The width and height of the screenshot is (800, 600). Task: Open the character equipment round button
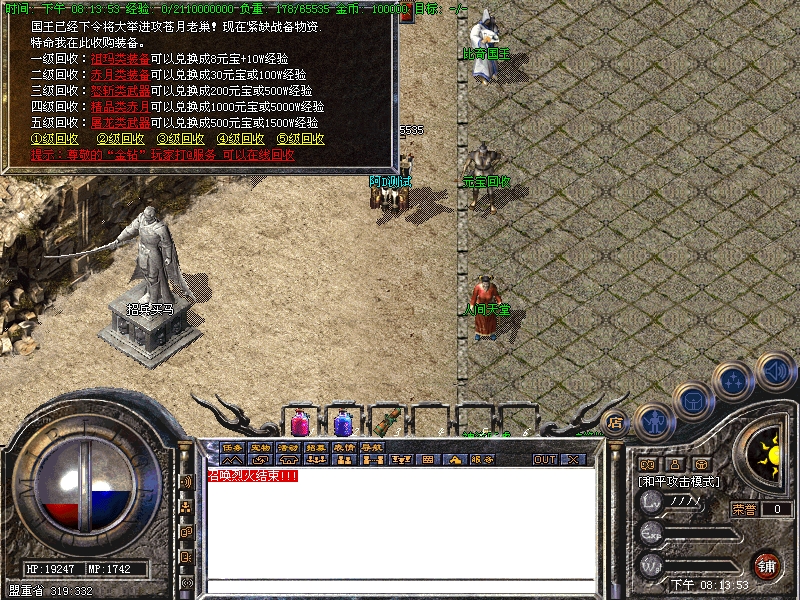tap(652, 420)
